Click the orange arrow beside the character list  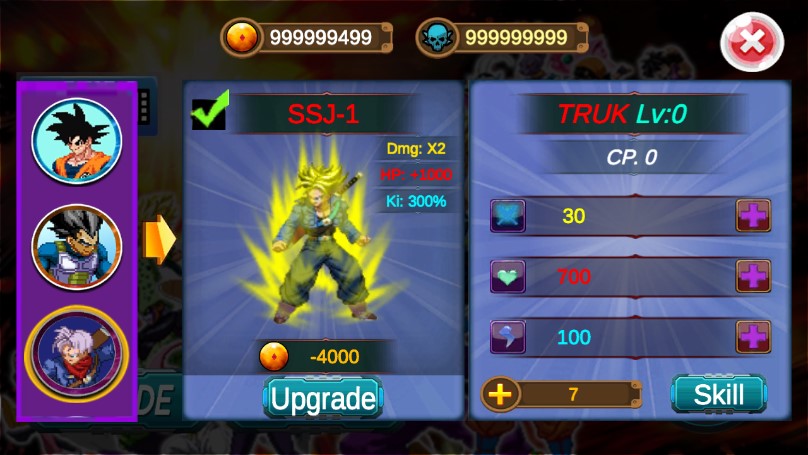point(159,240)
